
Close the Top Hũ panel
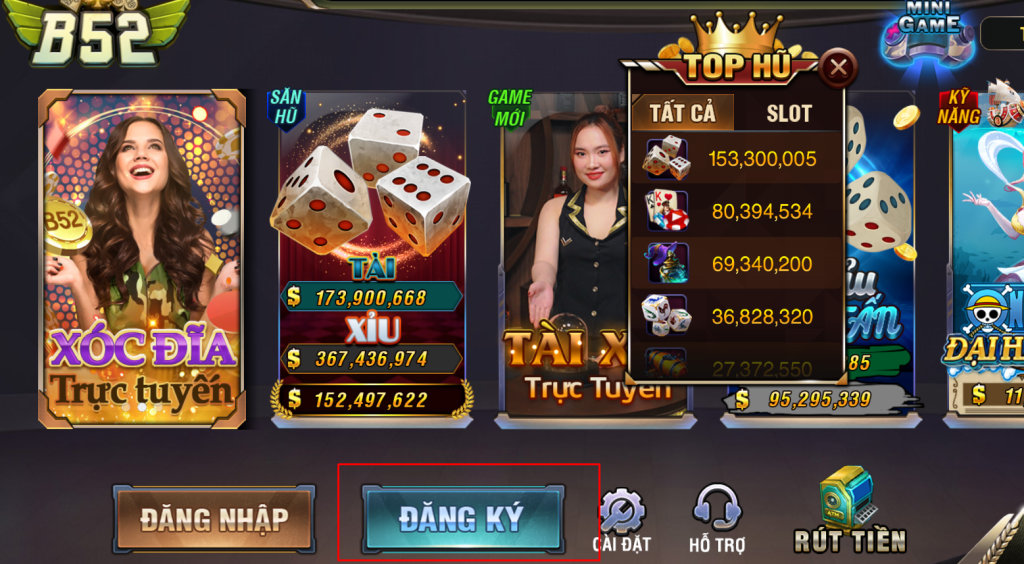[x=838, y=68]
